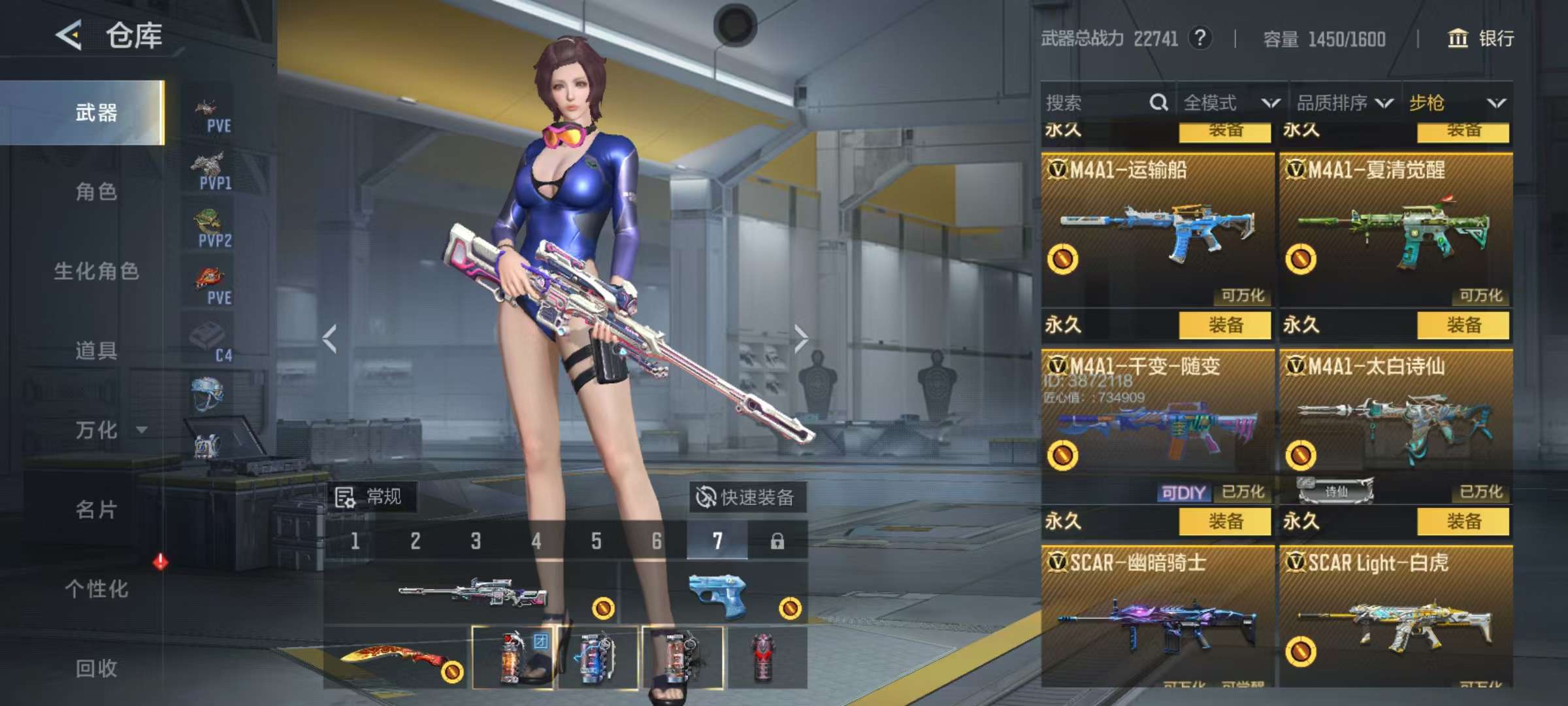Open the 名片 category
Viewport: 1568px width, 706px height.
click(96, 509)
